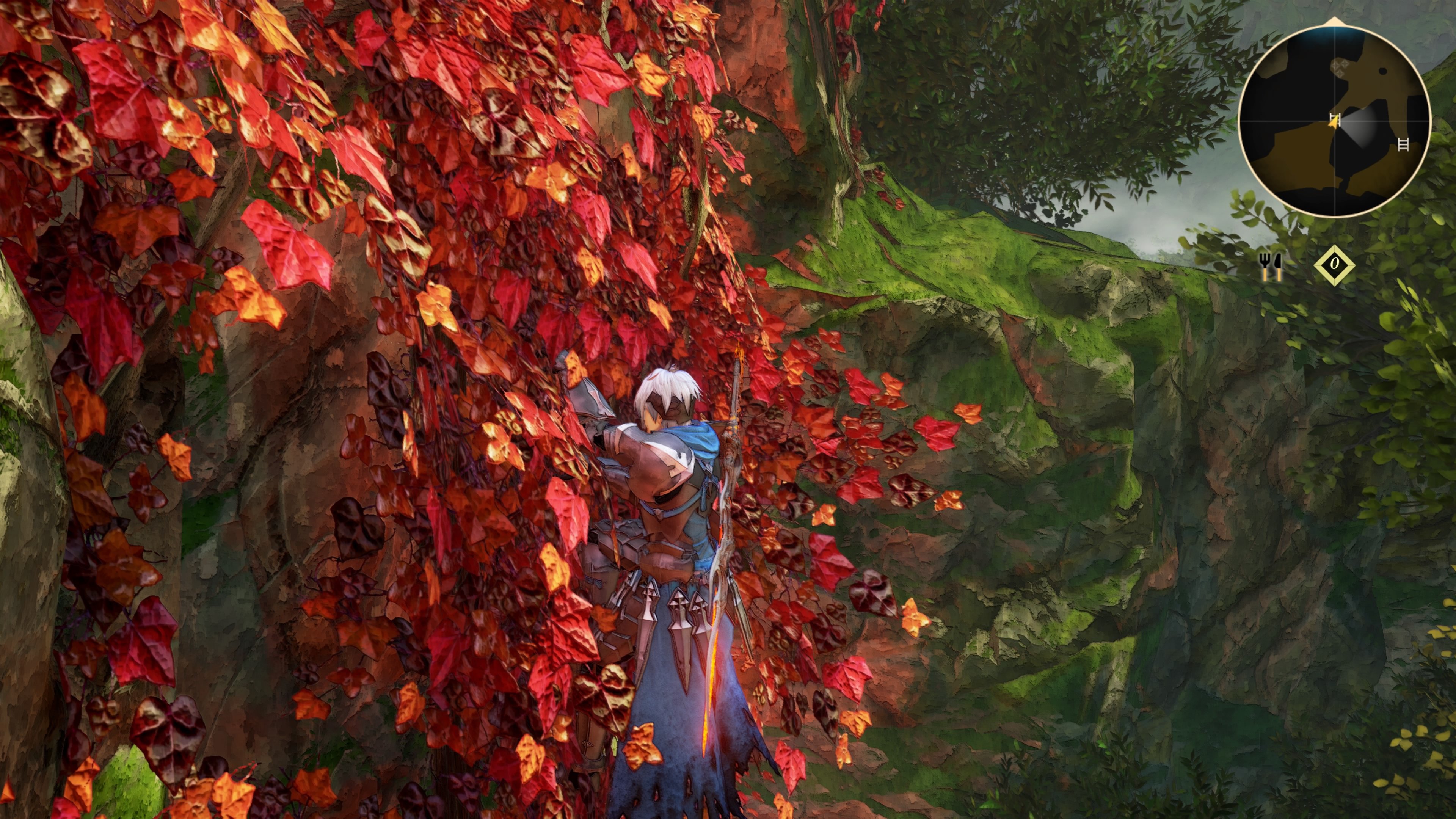Image resolution: width=1456 pixels, height=819 pixels.
Task: Select the sparkling gathering point marker on minimap
Action: click(1340, 68)
